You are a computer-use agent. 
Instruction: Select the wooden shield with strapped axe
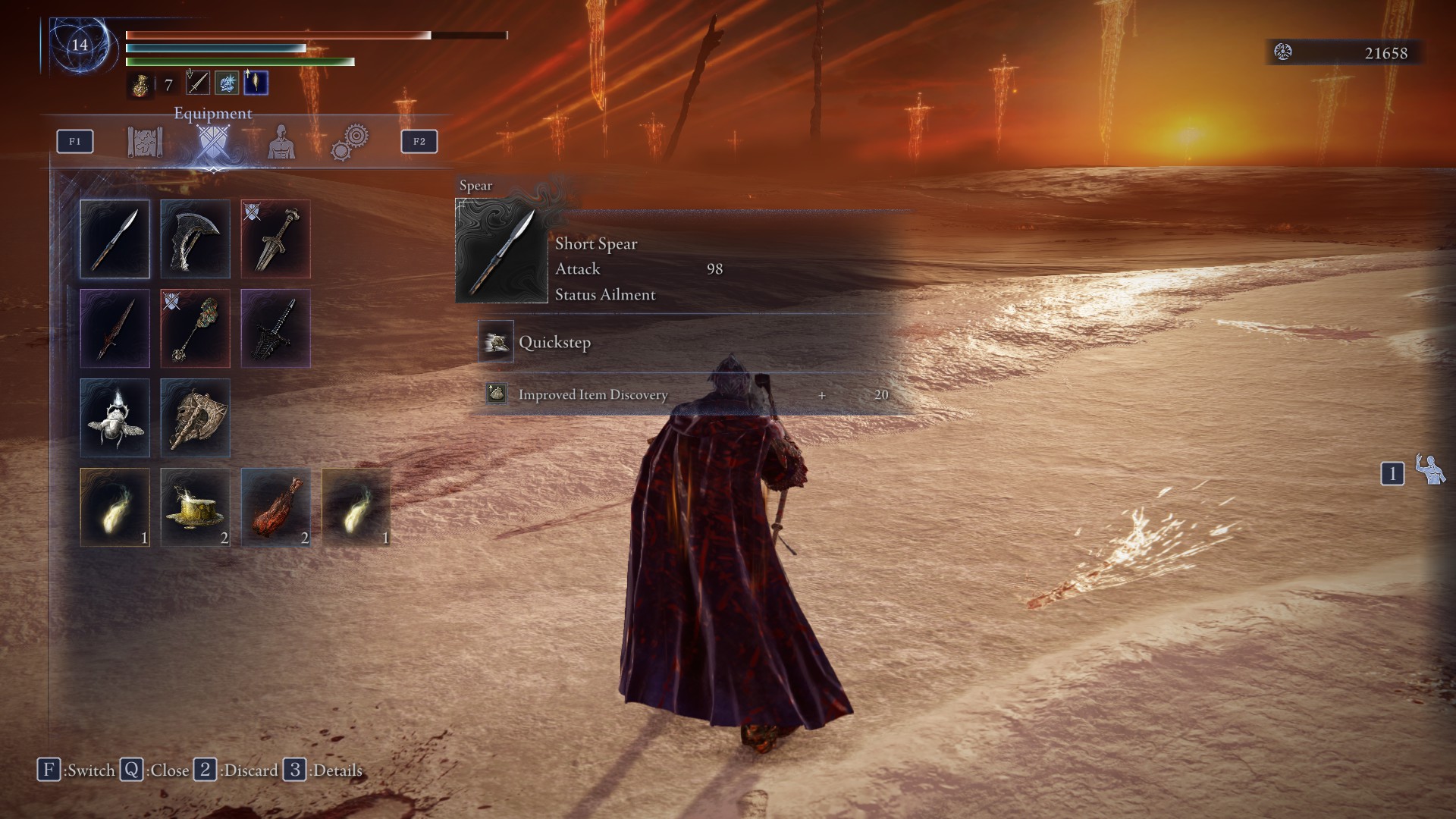pos(195,418)
